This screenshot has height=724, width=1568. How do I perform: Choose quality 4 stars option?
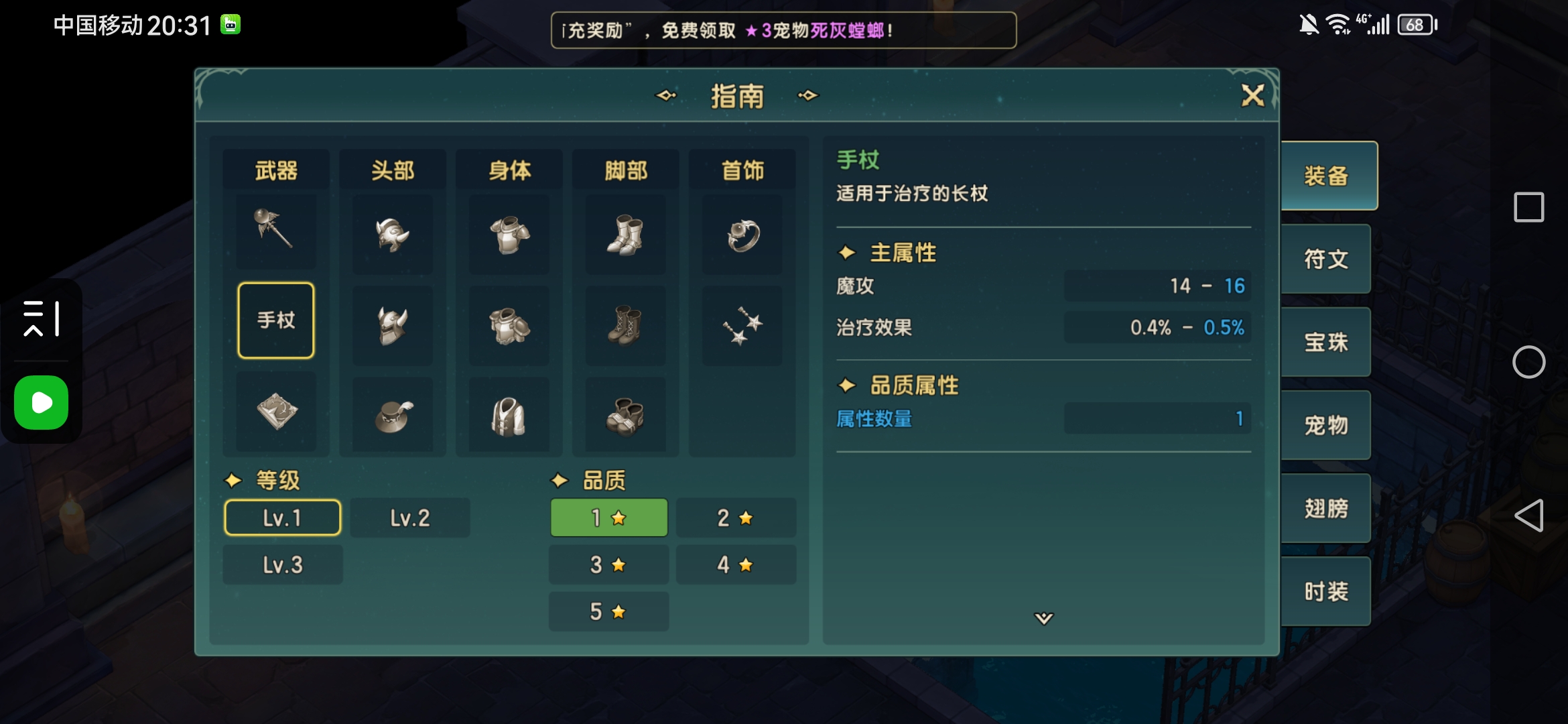click(x=736, y=564)
